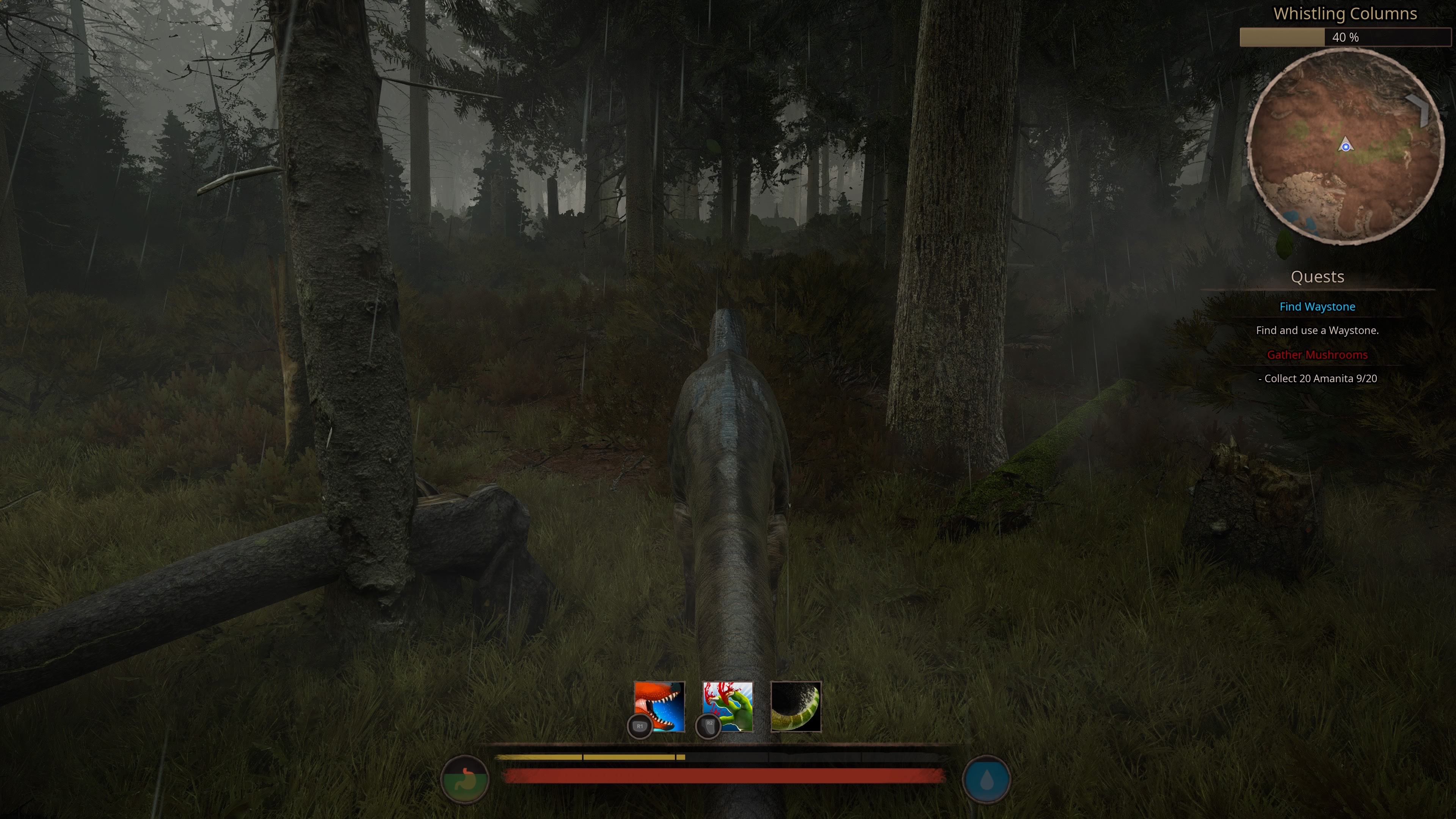Expand the Quests panel header
1456x819 pixels.
tap(1318, 277)
